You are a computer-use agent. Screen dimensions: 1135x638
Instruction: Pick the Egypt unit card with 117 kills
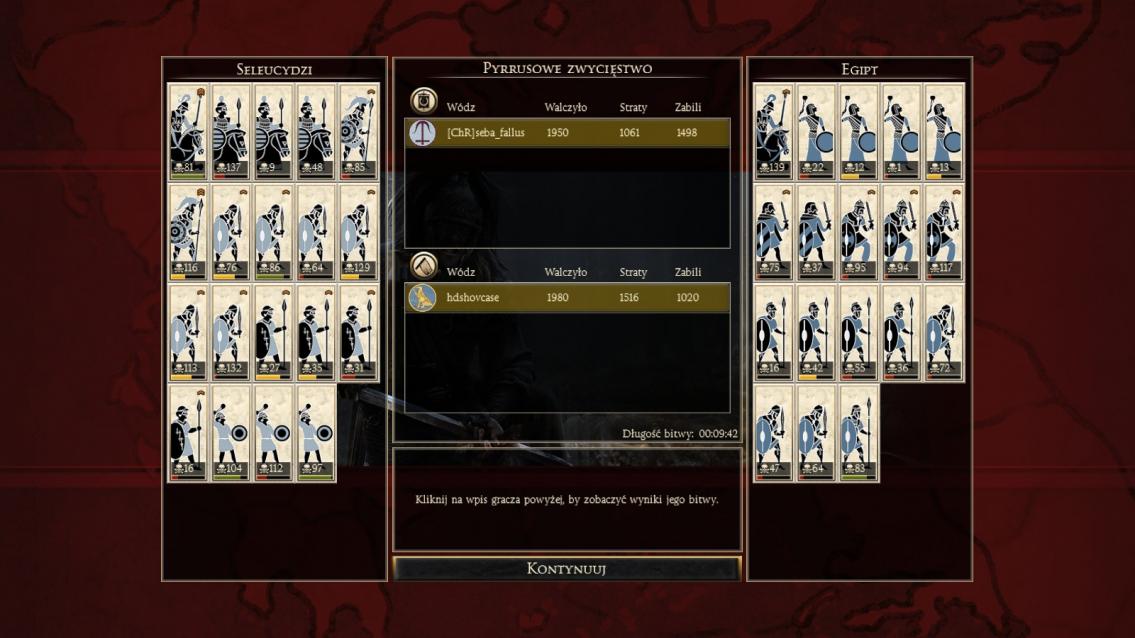(944, 232)
